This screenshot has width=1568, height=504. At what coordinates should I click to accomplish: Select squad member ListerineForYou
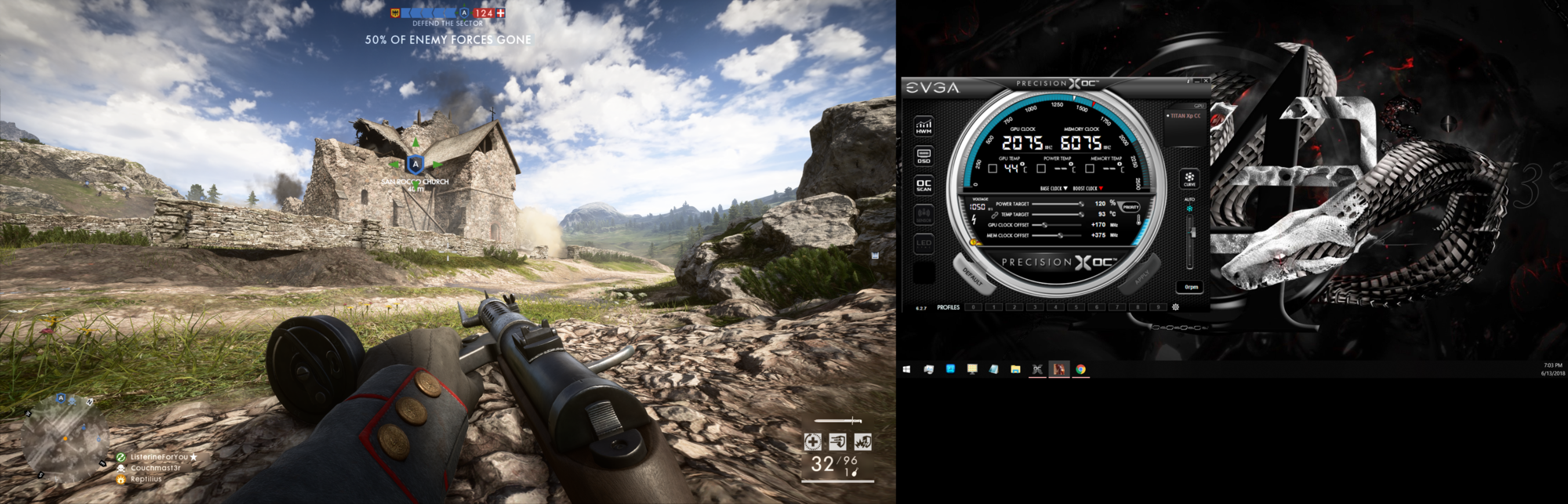coord(159,457)
